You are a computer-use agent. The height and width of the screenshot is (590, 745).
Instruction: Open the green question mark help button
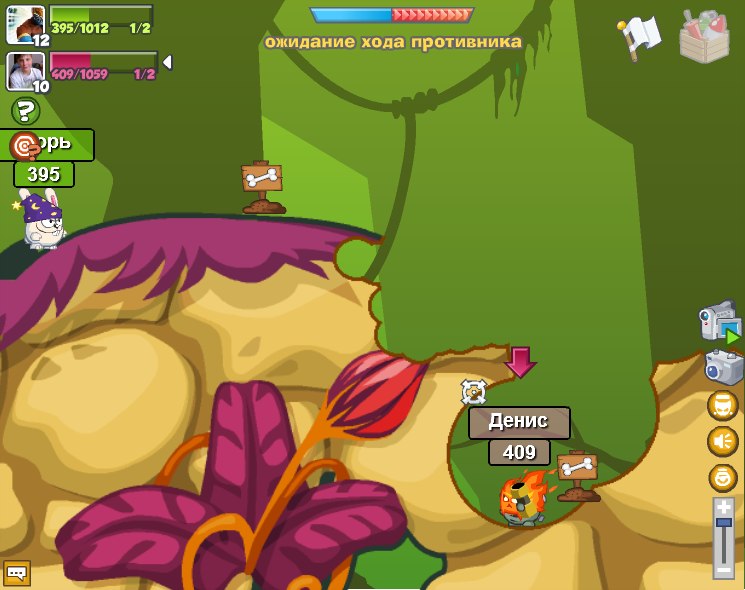click(25, 111)
